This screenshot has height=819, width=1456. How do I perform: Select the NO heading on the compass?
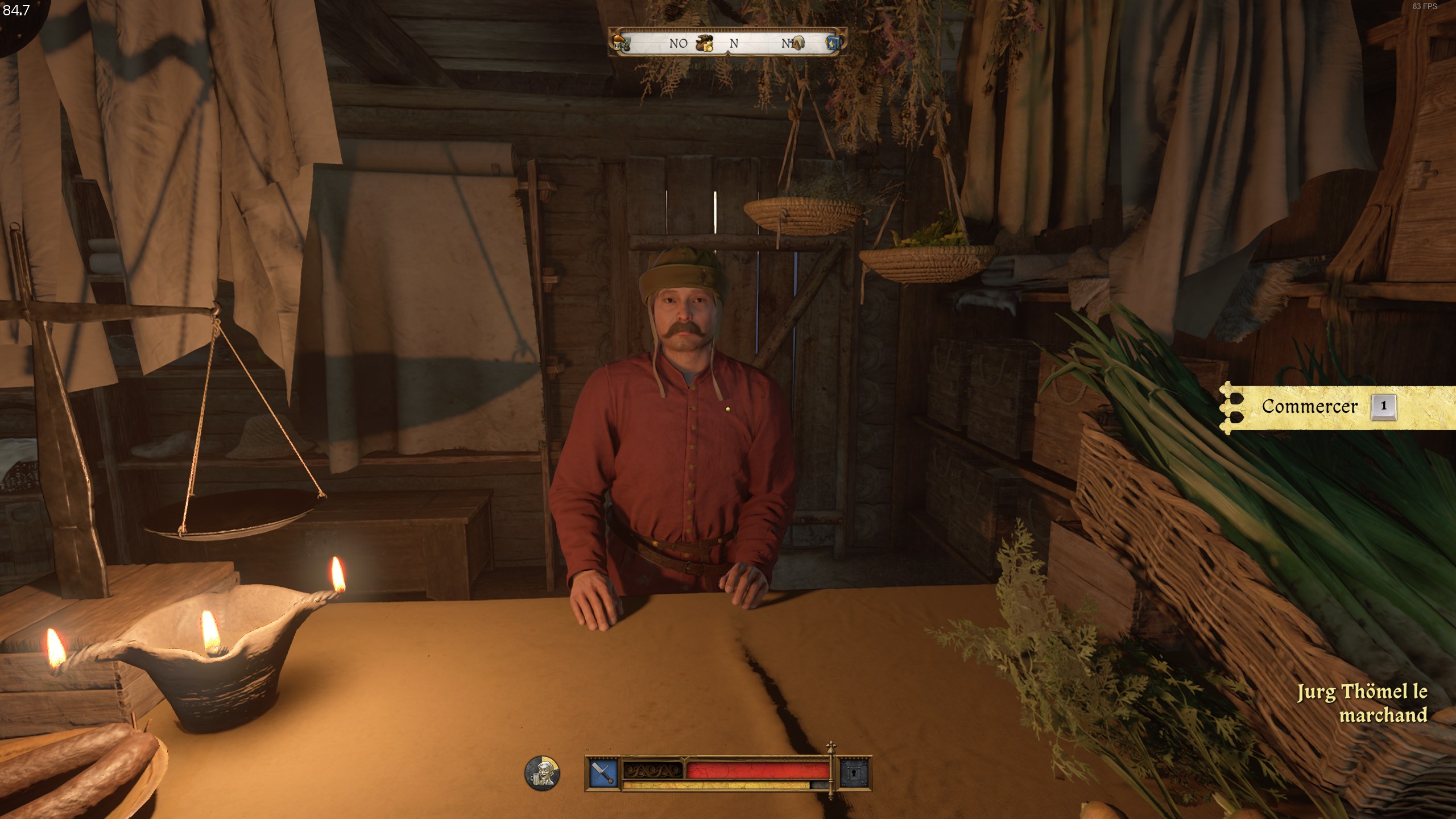pyautogui.click(x=679, y=44)
